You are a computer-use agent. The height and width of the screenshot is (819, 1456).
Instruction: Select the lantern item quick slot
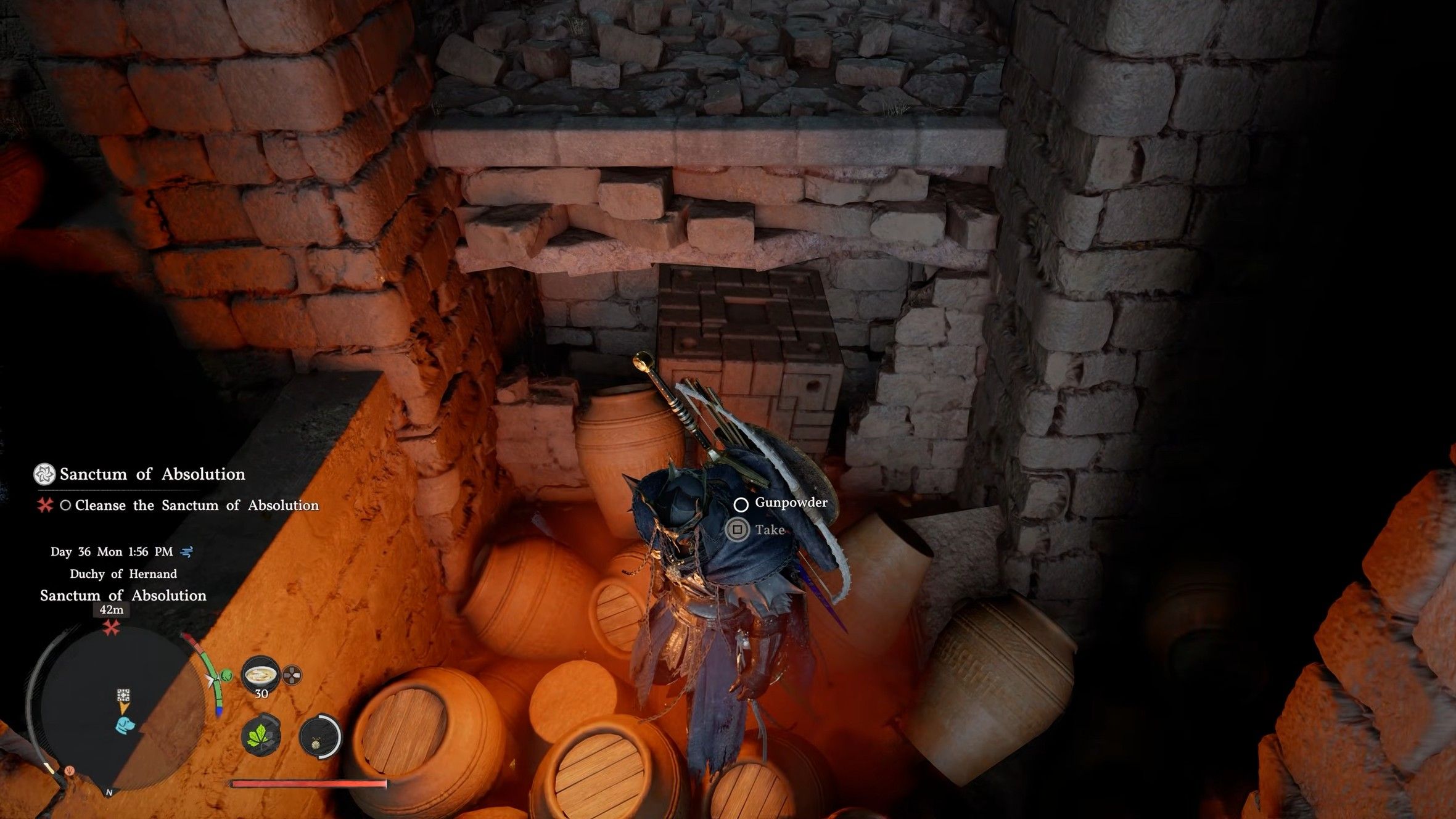click(319, 736)
